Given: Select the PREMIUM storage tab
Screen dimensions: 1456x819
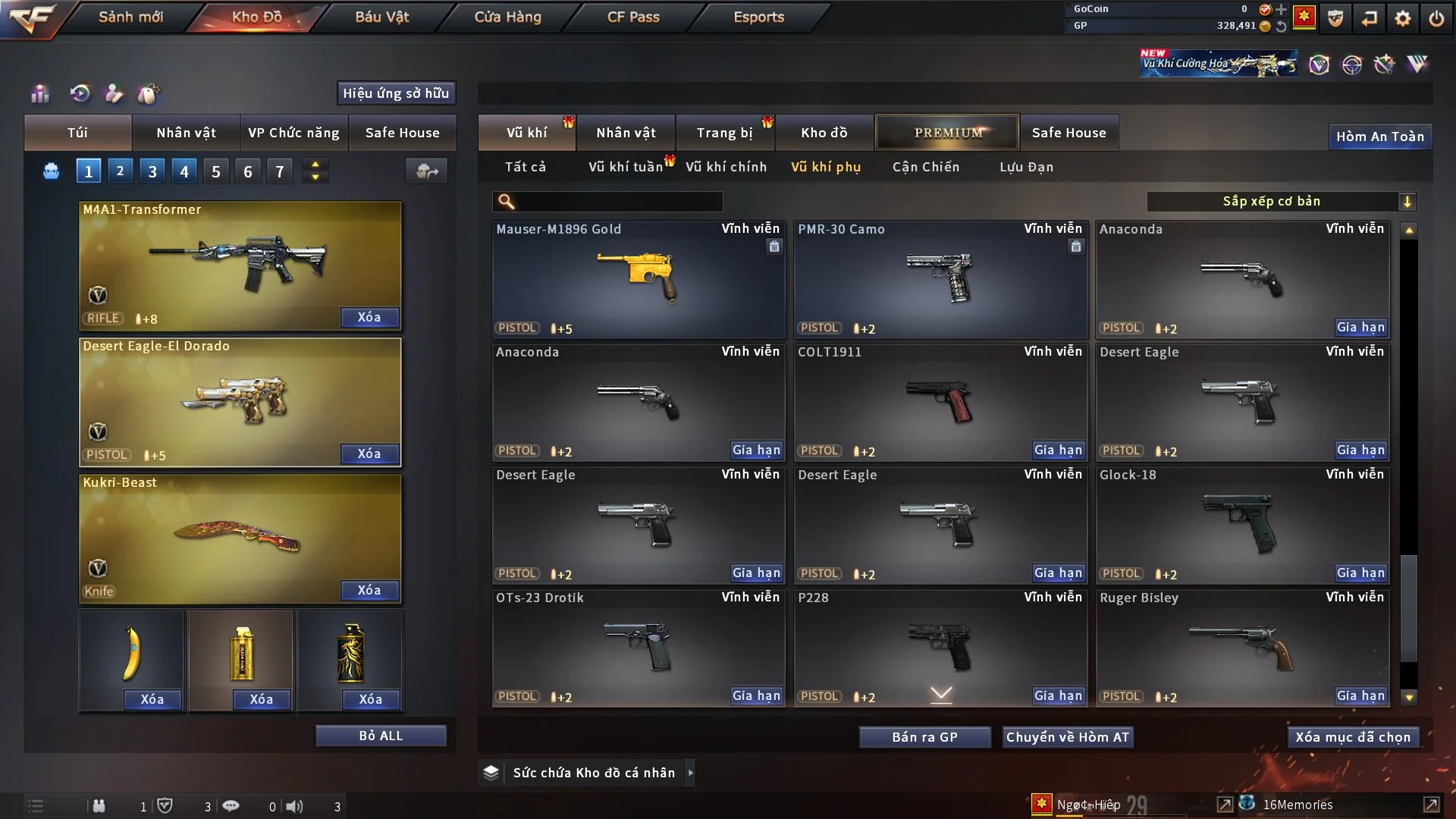Looking at the screenshot, I should pyautogui.click(x=947, y=133).
